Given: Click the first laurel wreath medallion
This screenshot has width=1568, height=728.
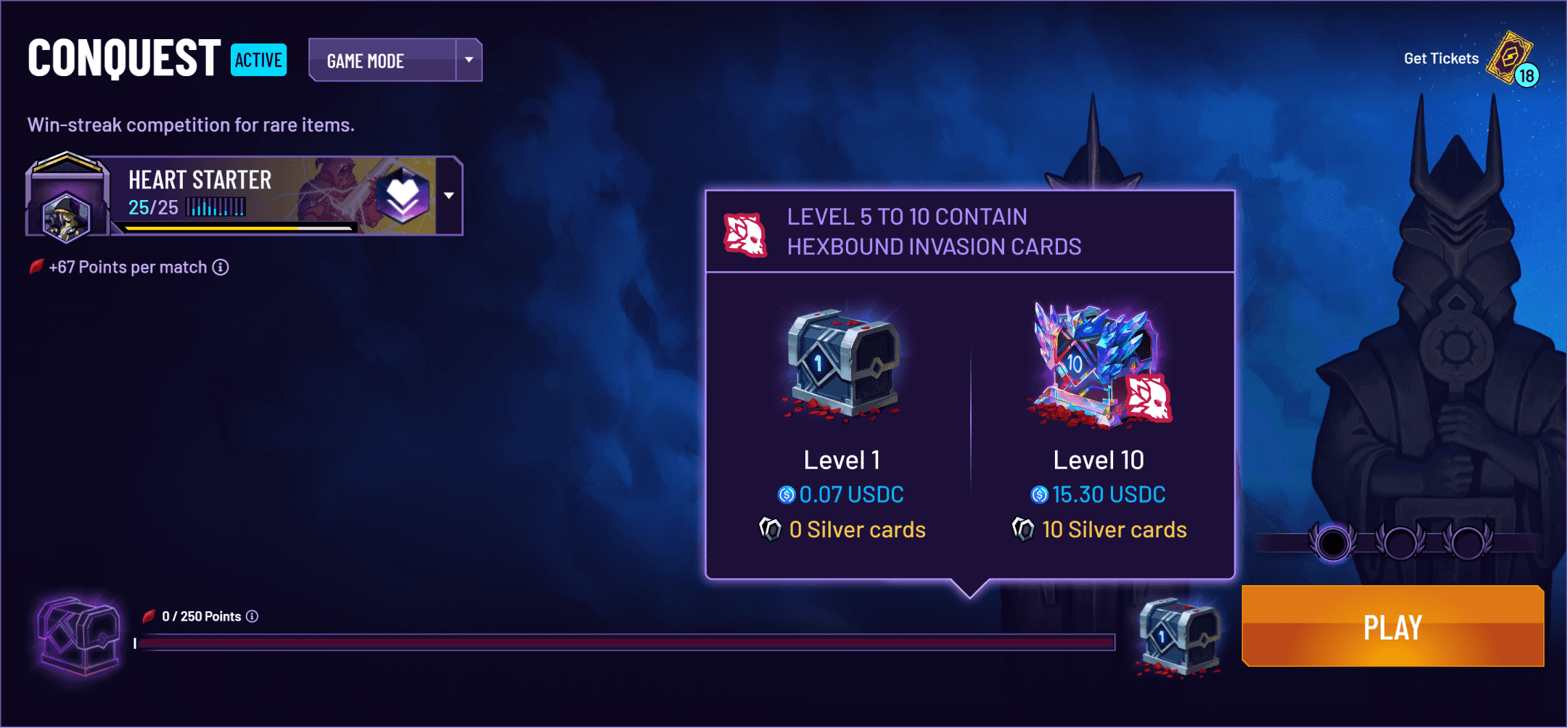Looking at the screenshot, I should point(1331,543).
